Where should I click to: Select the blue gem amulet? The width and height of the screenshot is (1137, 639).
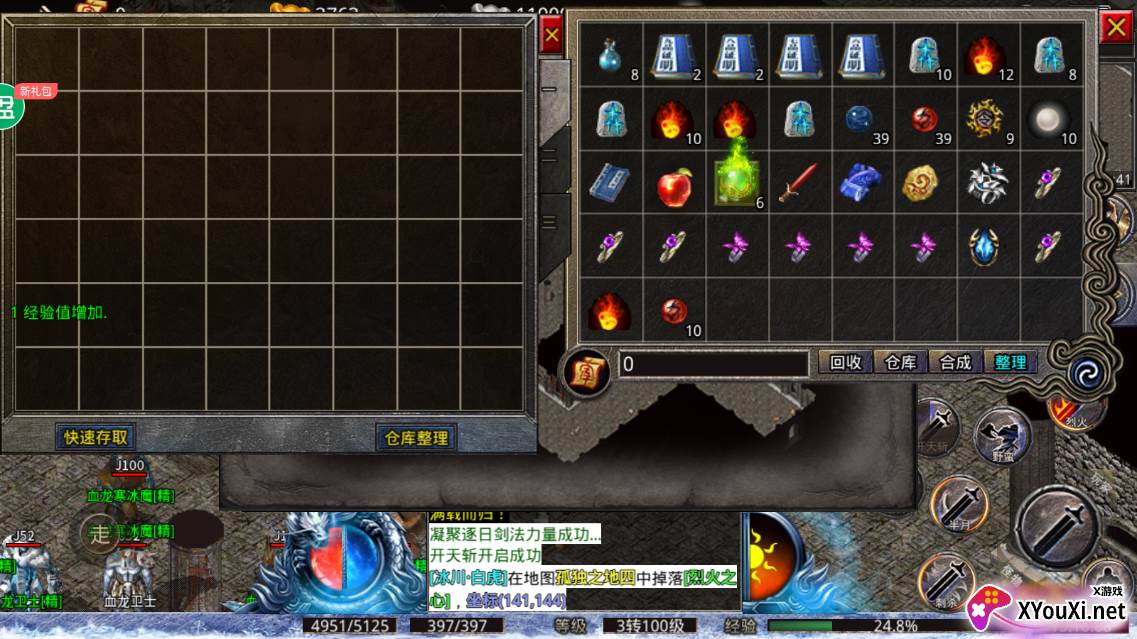tap(986, 246)
